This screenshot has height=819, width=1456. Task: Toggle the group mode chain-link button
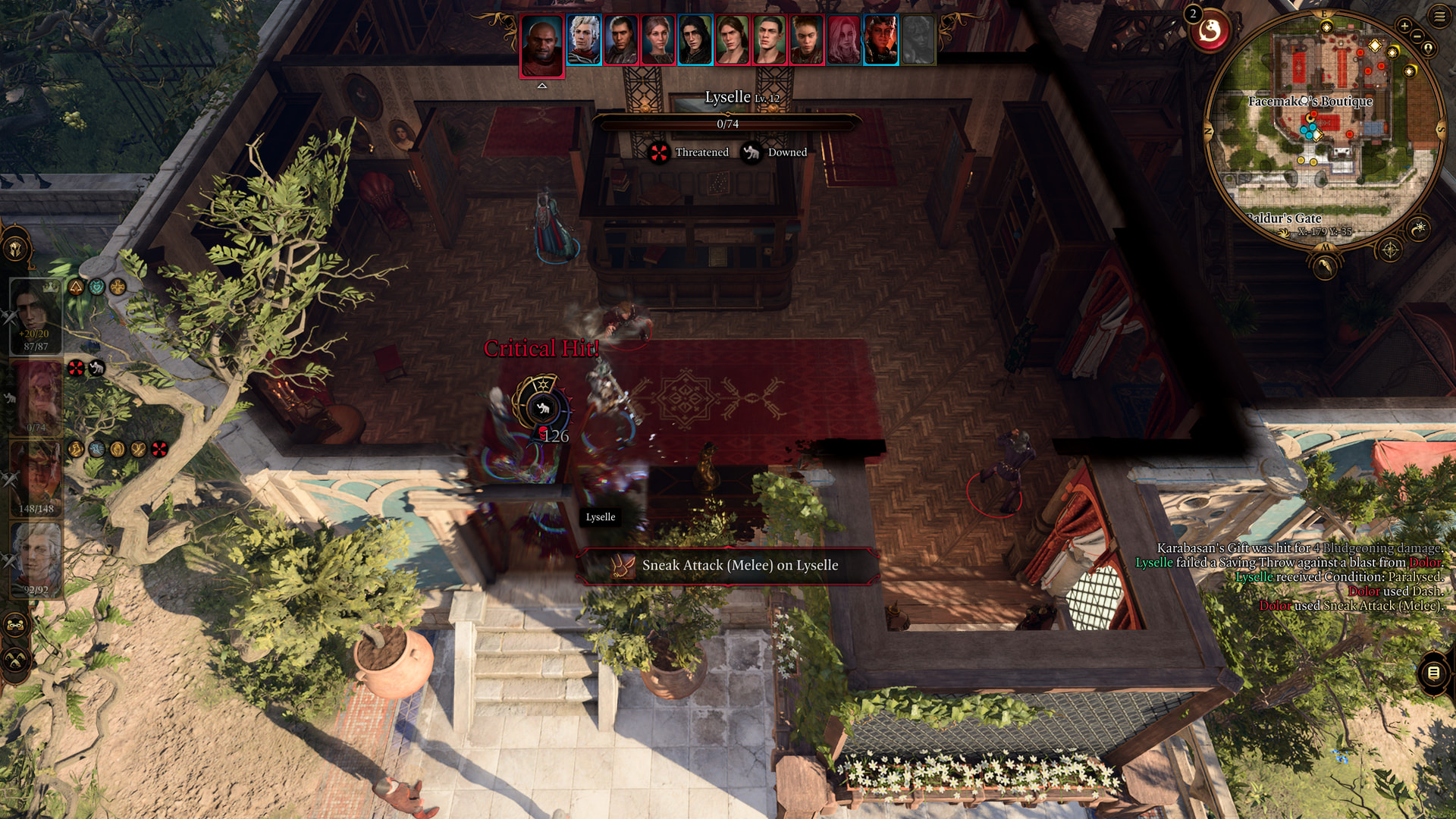click(16, 626)
